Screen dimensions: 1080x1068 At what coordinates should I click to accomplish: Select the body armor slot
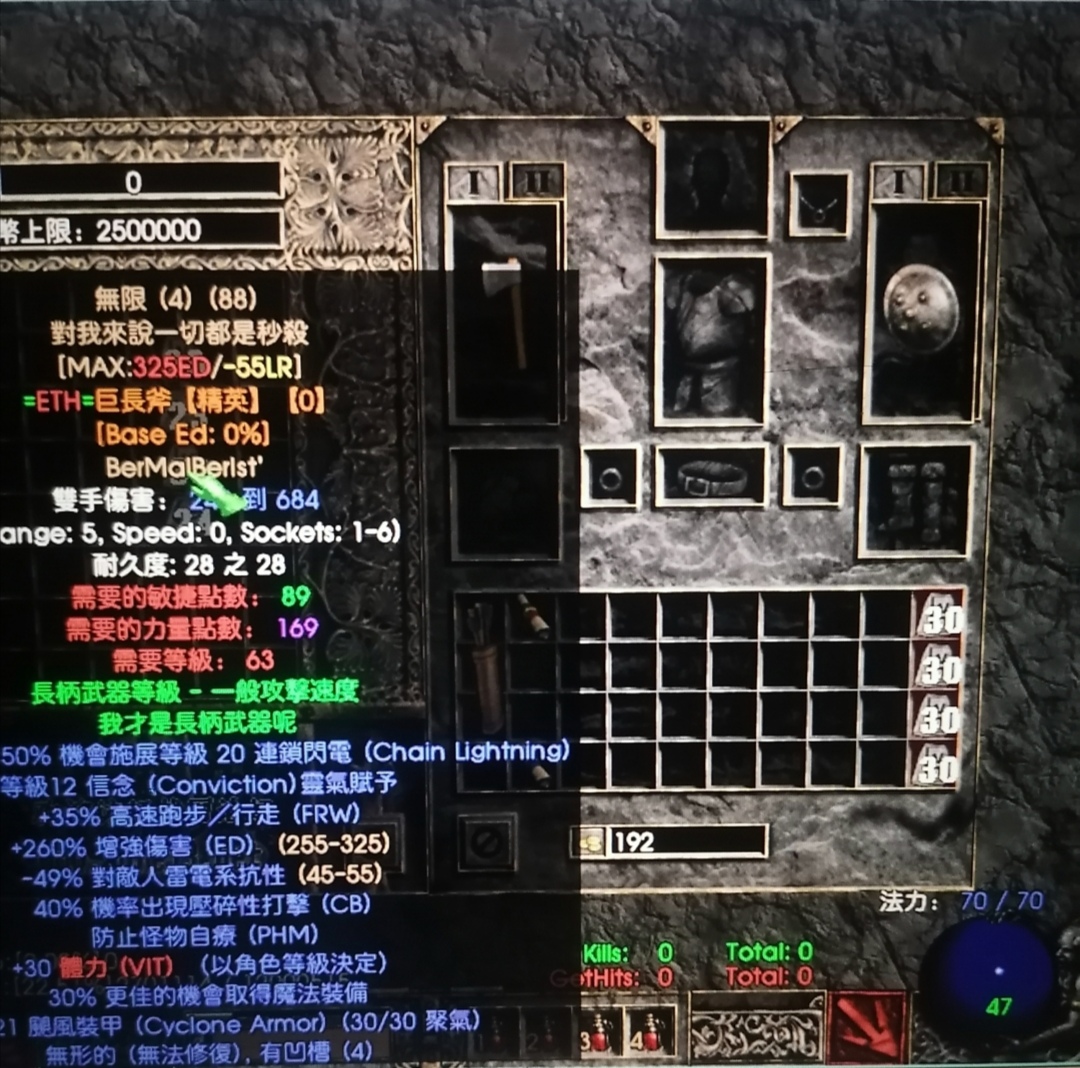[712, 340]
